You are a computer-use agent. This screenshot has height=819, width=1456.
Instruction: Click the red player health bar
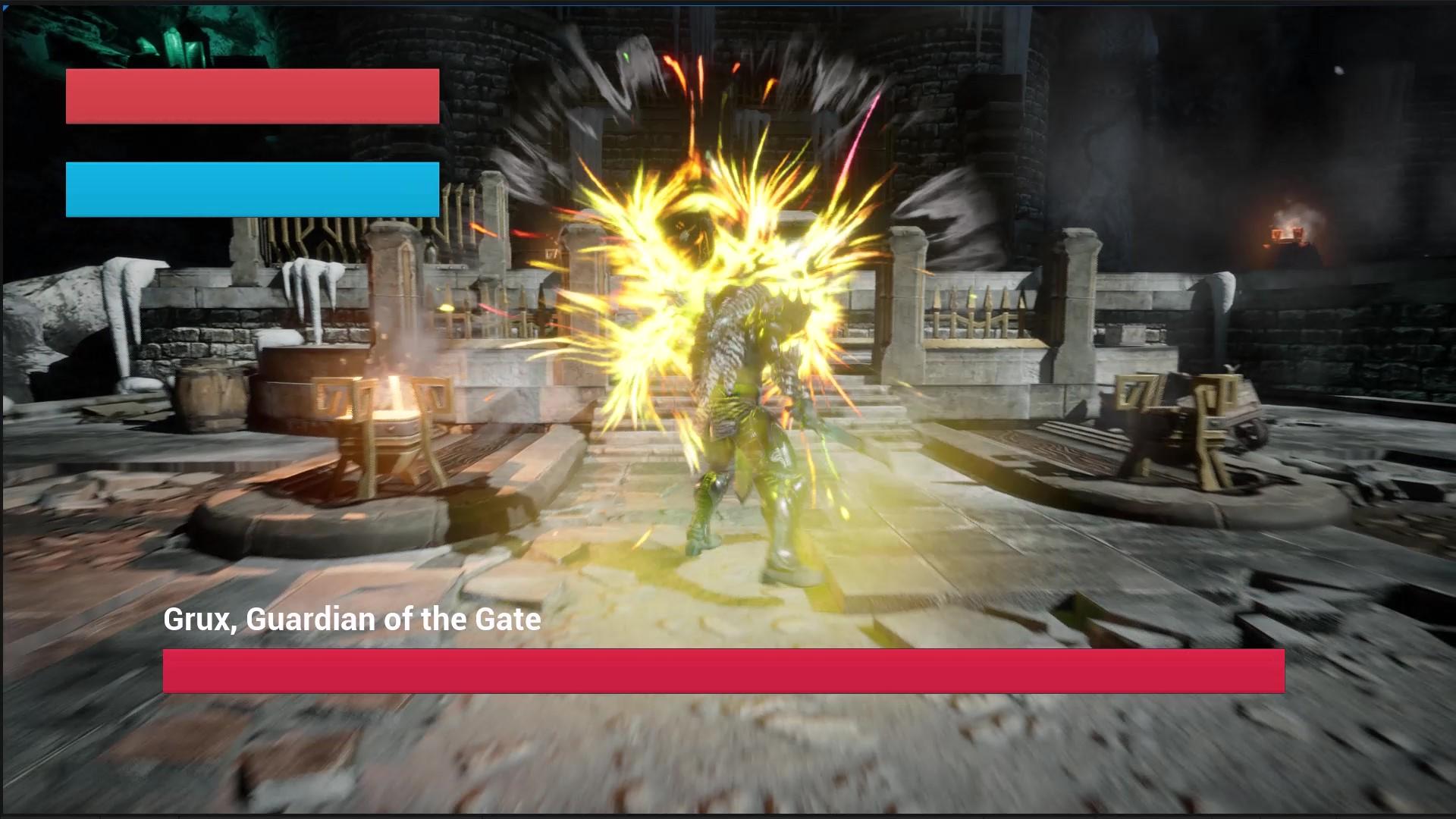pyautogui.click(x=253, y=96)
